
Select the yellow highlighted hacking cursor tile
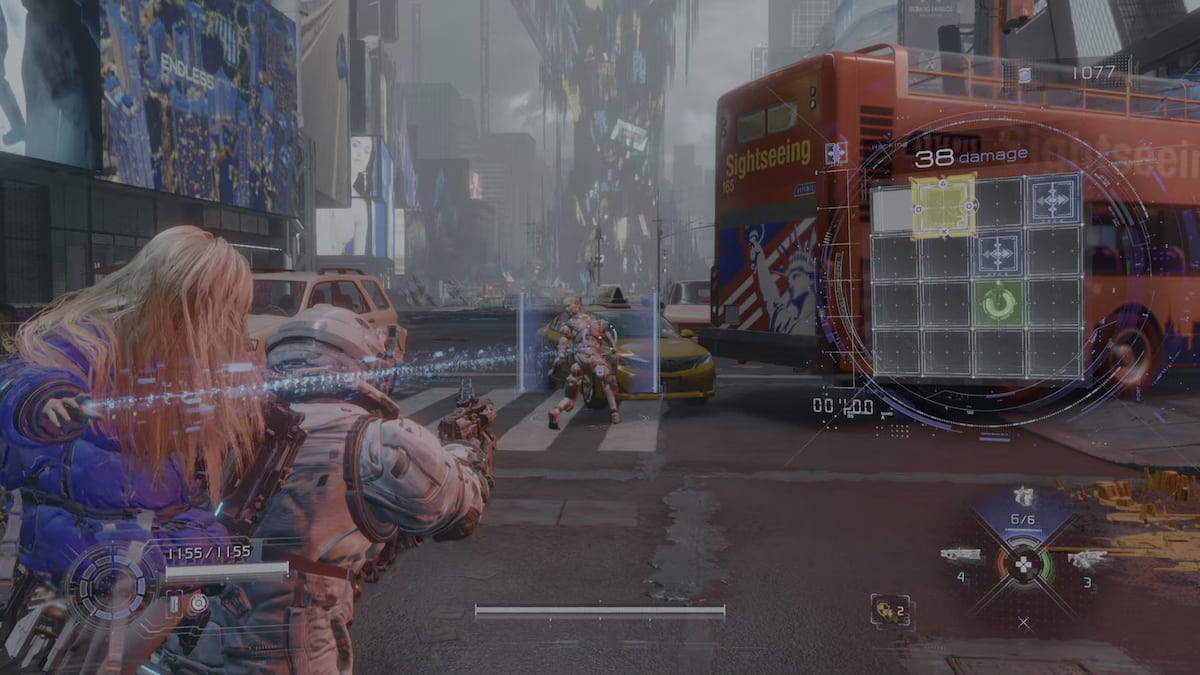click(x=943, y=206)
